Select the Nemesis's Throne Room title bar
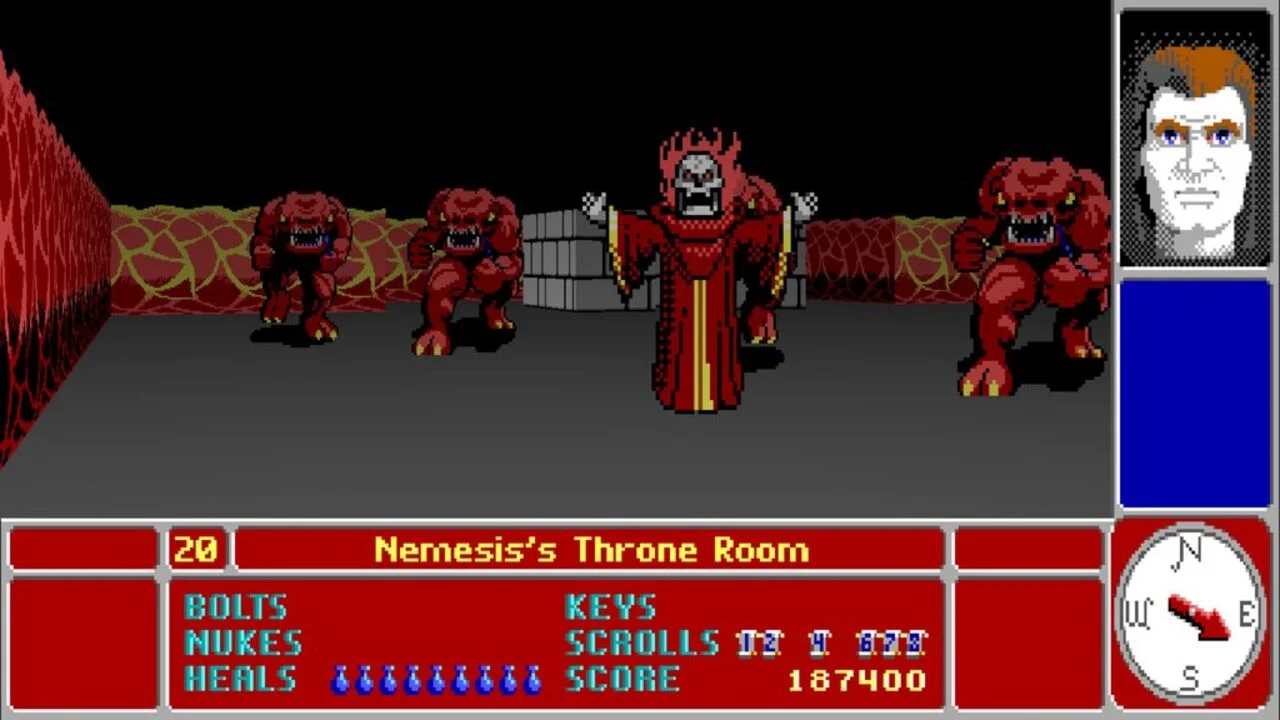1280x720 pixels. (x=591, y=549)
